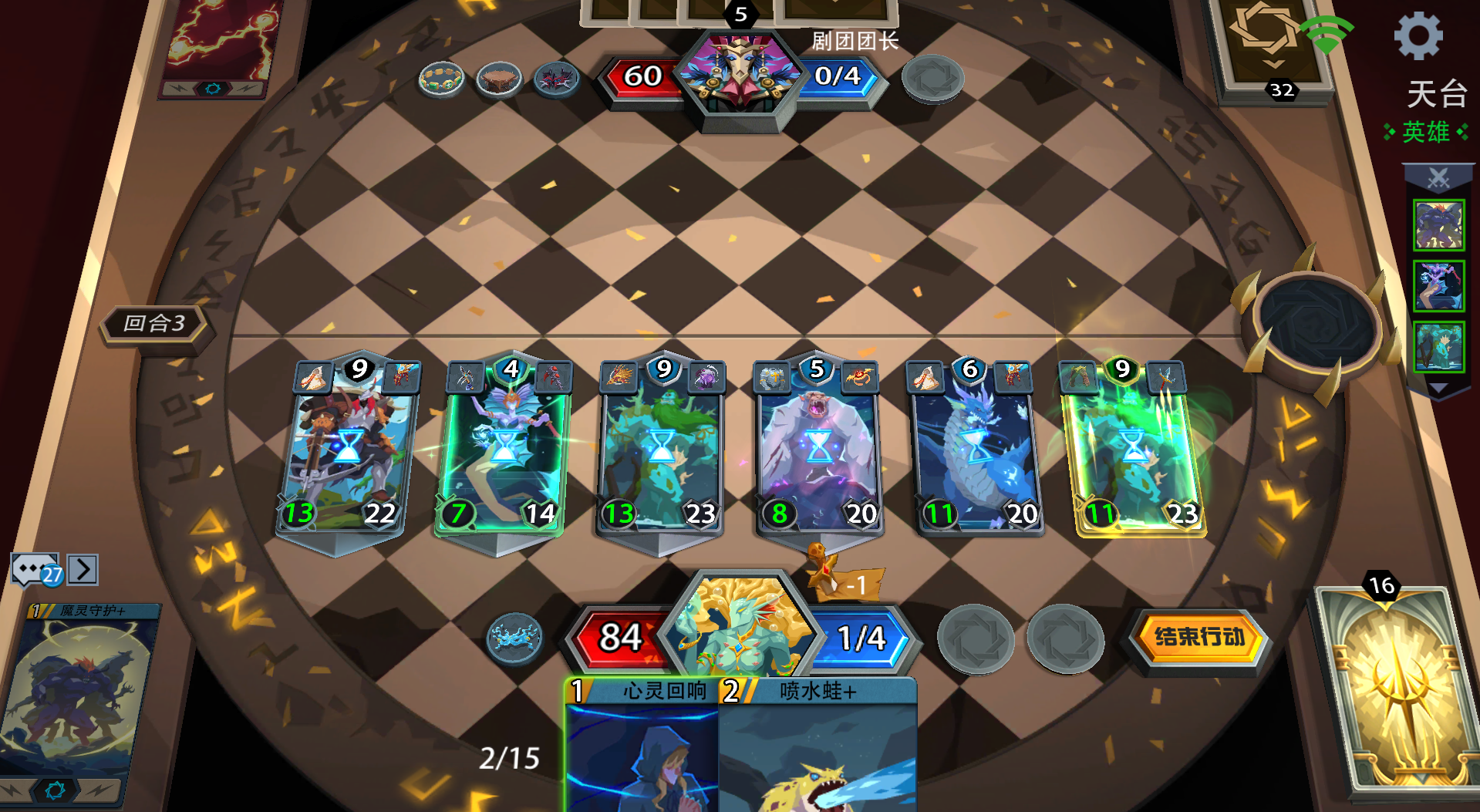Click your hero's blue 1/4 mana gauge
Screen dimensions: 1480x812
point(863,639)
